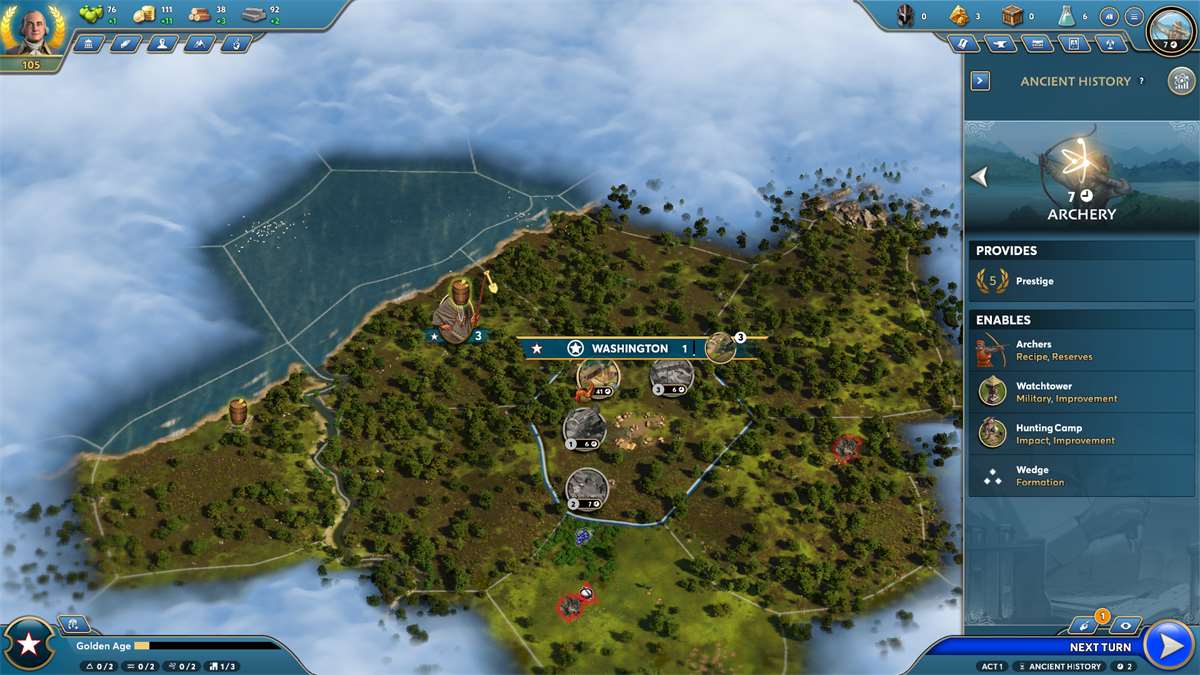
Task: Open the columned building menu button
Action: coord(88,44)
